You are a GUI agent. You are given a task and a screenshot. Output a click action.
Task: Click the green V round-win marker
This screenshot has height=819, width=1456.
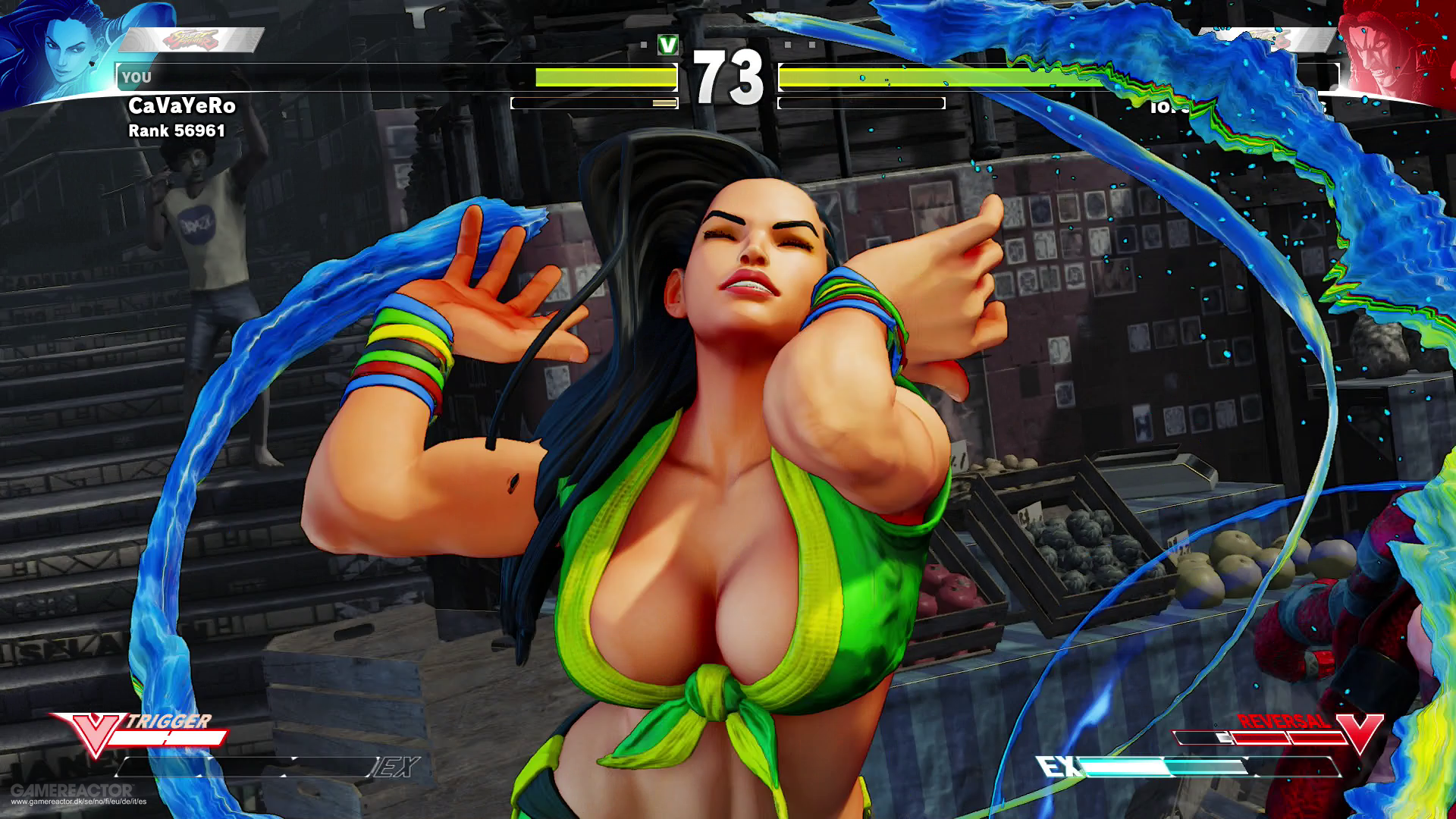[x=667, y=45]
